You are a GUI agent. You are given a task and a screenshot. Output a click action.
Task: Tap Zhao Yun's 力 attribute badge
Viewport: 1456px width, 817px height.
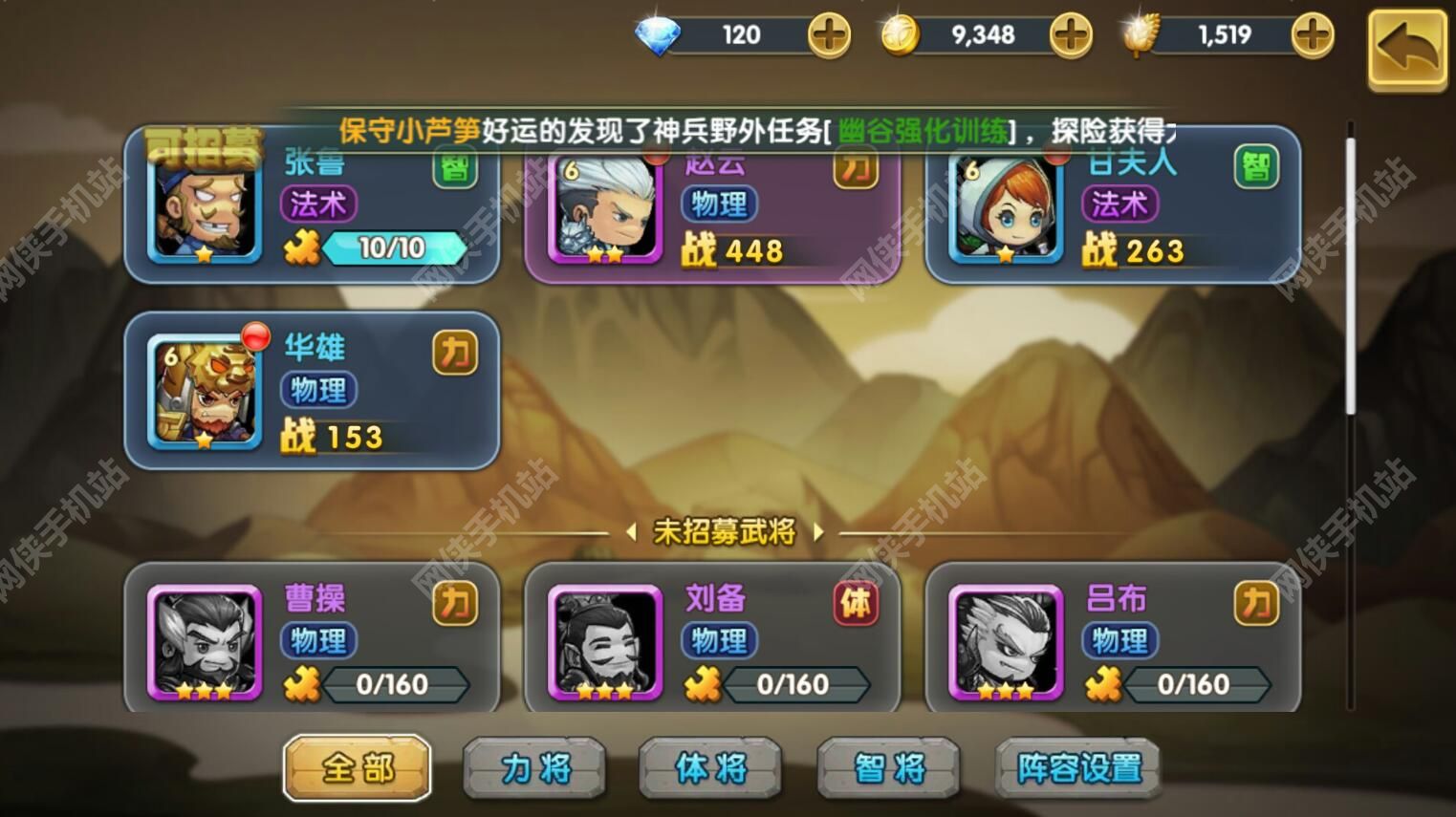[856, 169]
